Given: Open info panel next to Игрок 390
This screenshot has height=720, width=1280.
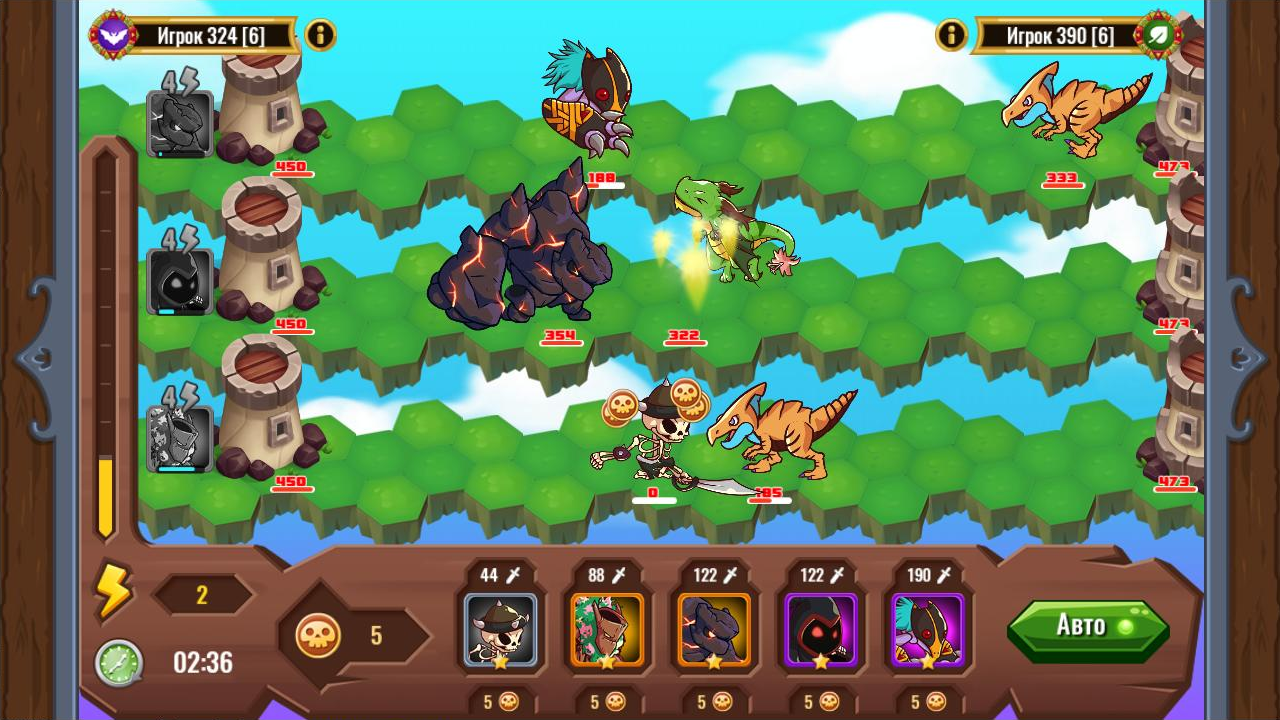Looking at the screenshot, I should pyautogui.click(x=951, y=35).
